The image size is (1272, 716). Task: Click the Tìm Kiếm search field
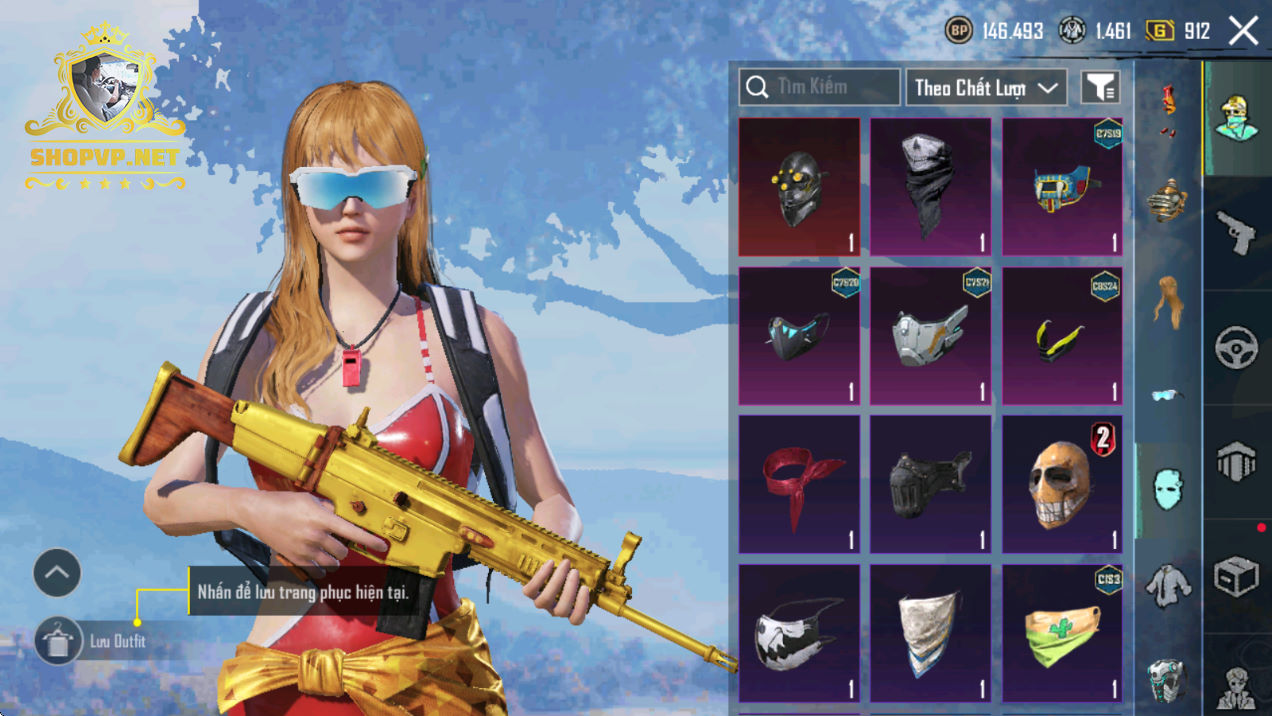point(820,87)
